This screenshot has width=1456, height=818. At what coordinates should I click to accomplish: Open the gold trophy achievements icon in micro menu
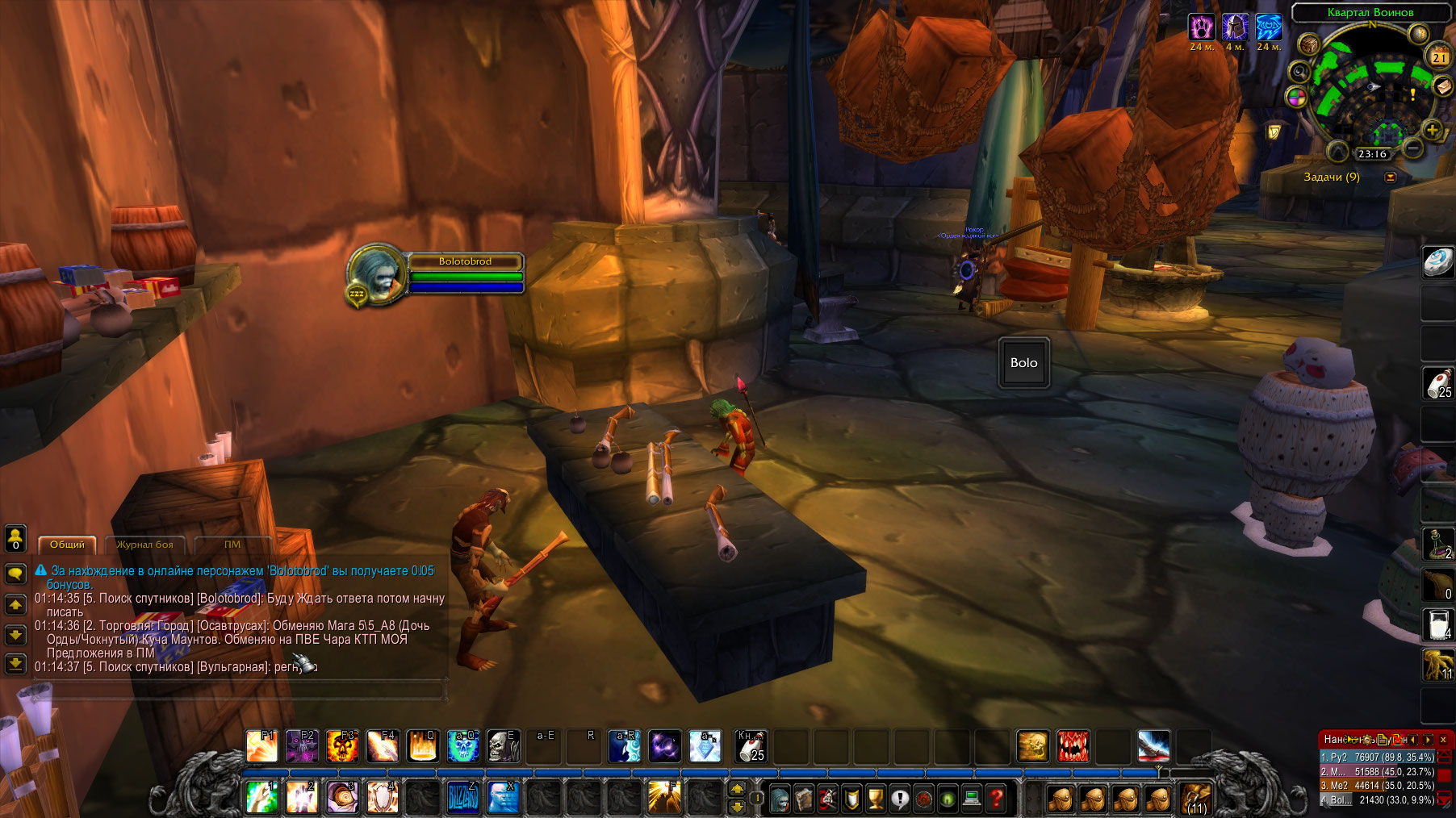pos(876,798)
